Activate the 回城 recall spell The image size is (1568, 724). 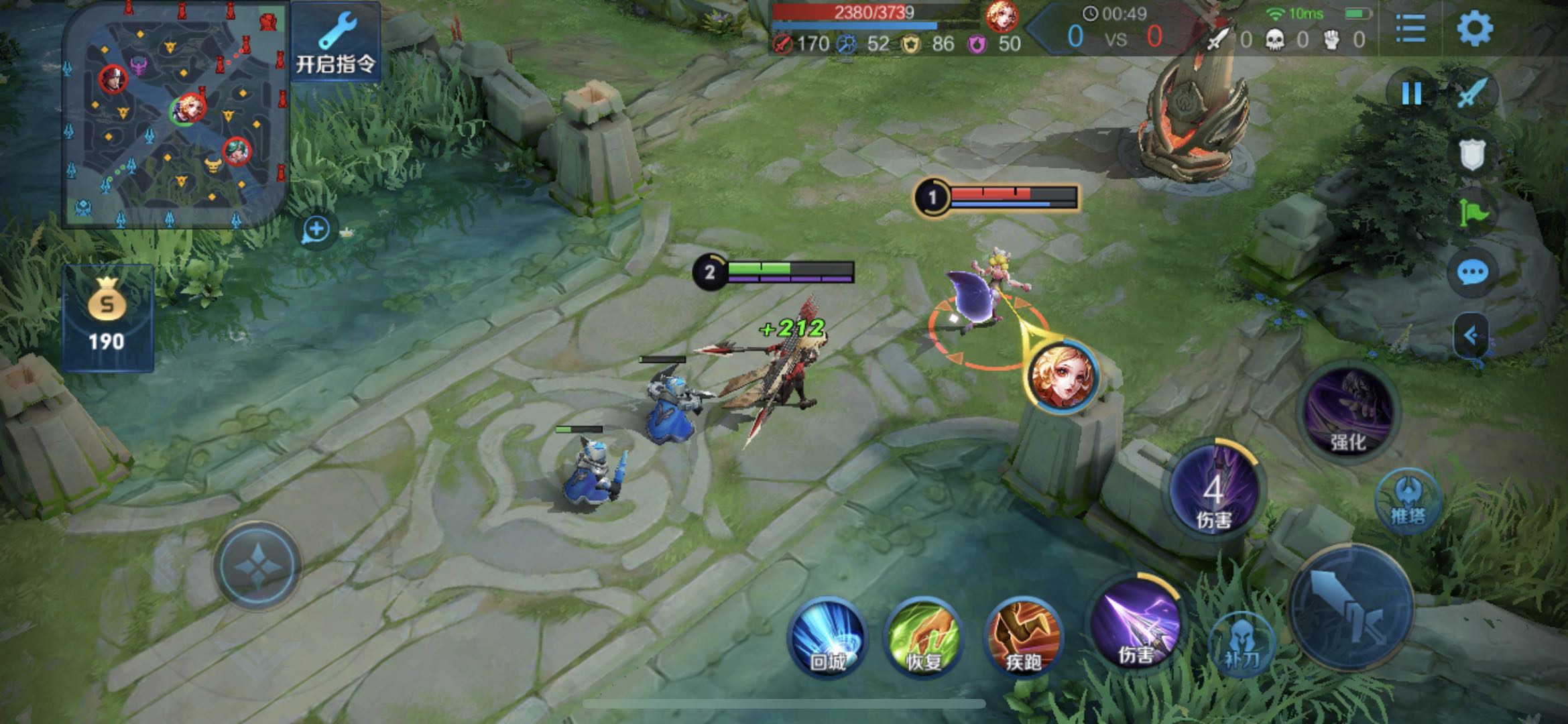click(829, 637)
